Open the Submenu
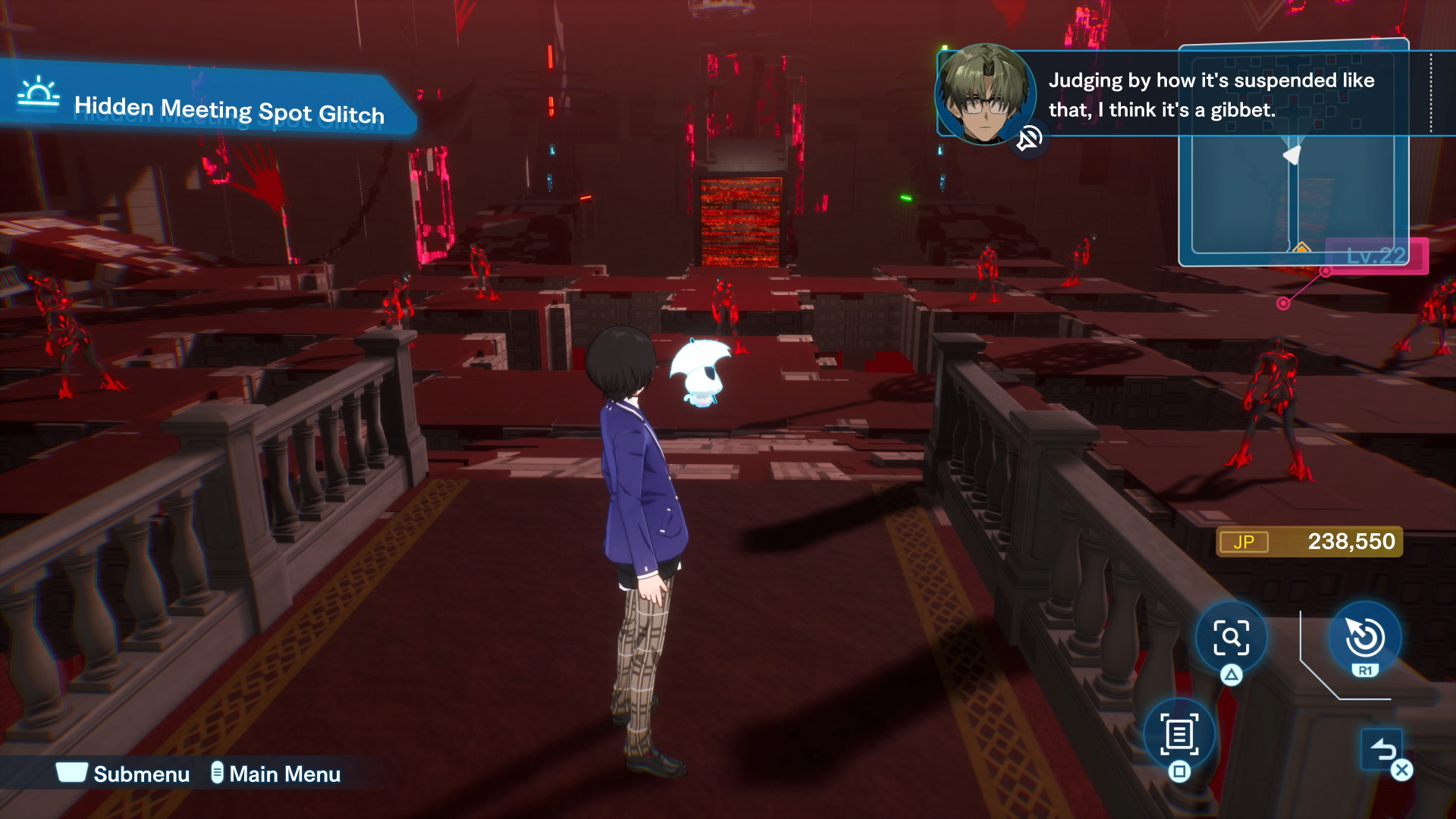The width and height of the screenshot is (1456, 819). [x=124, y=773]
